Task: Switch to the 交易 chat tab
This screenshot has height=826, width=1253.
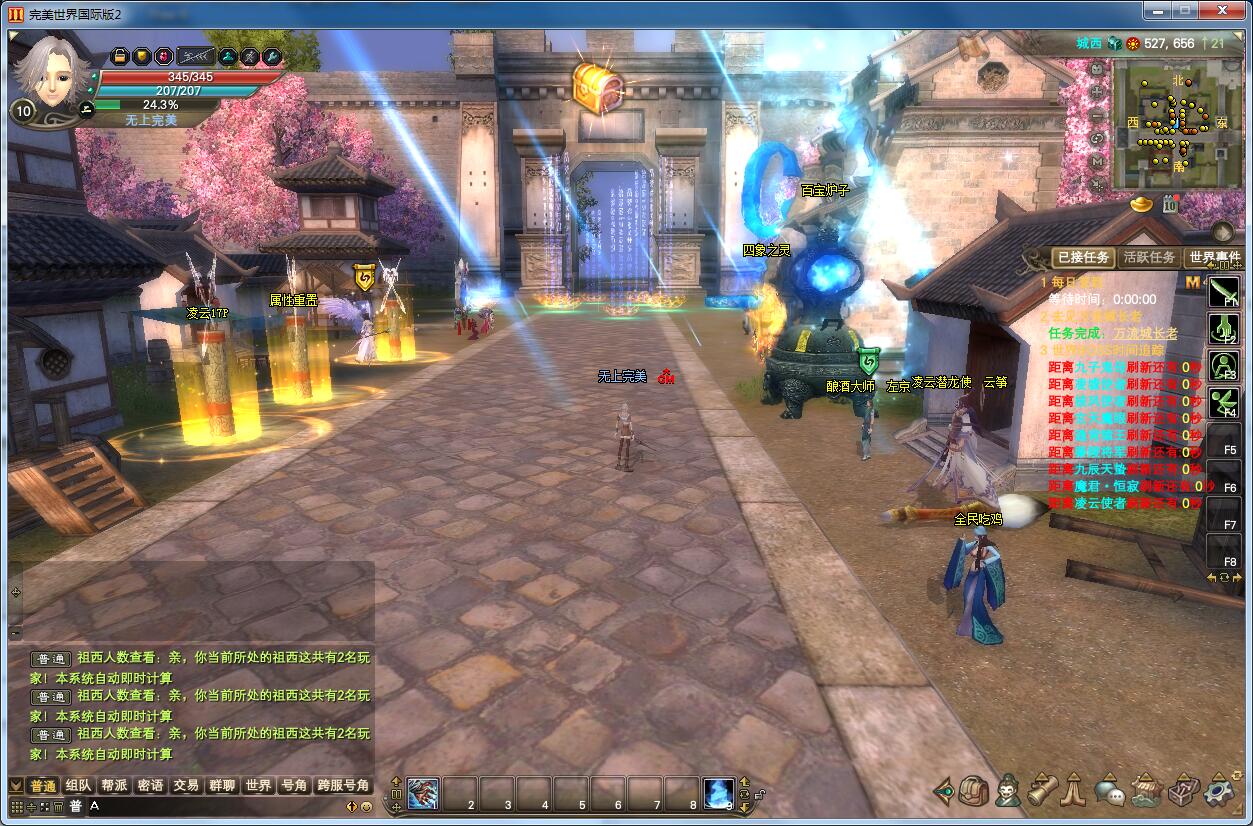Action: pos(185,786)
